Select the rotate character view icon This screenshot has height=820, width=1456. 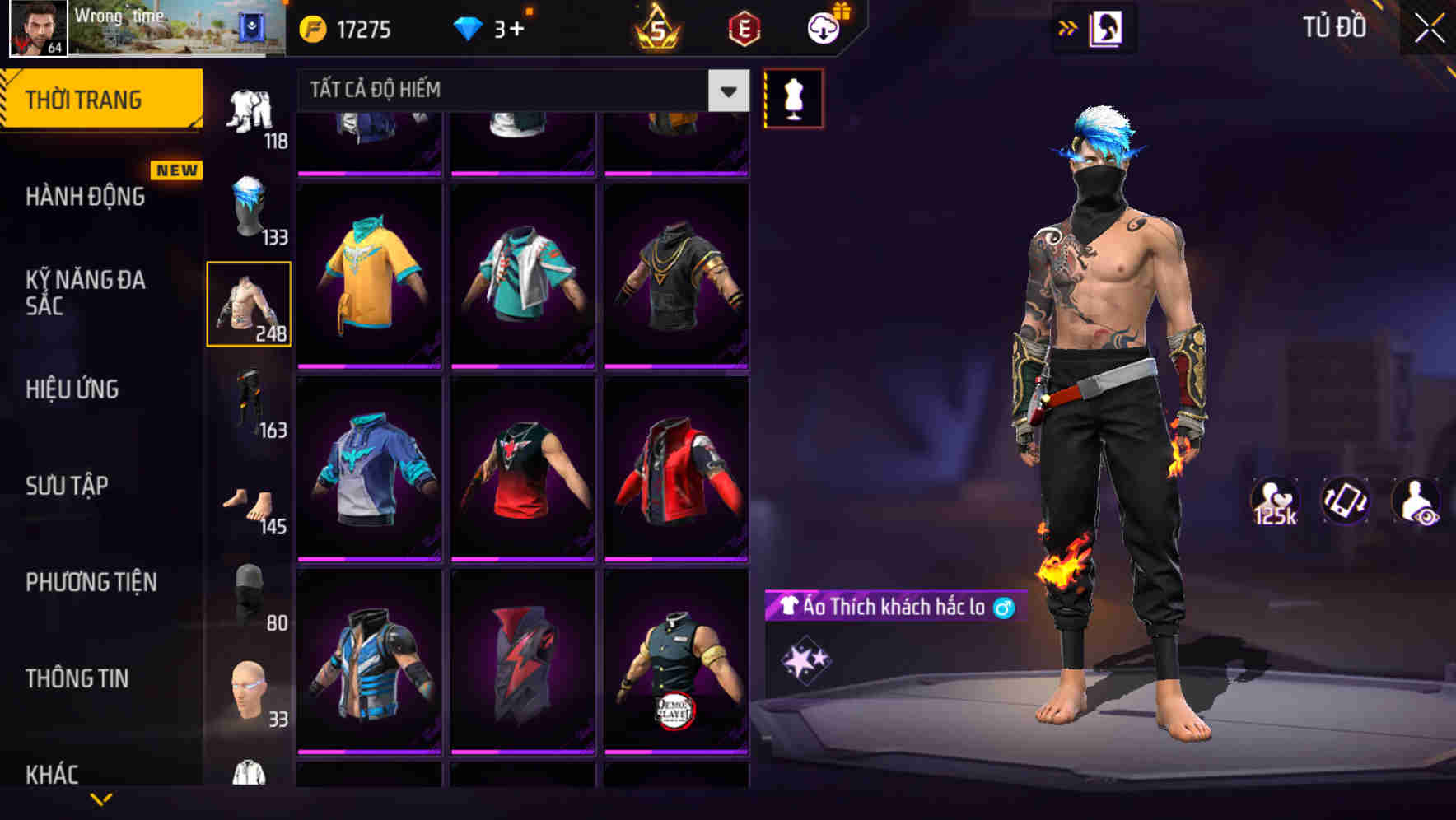[1345, 501]
